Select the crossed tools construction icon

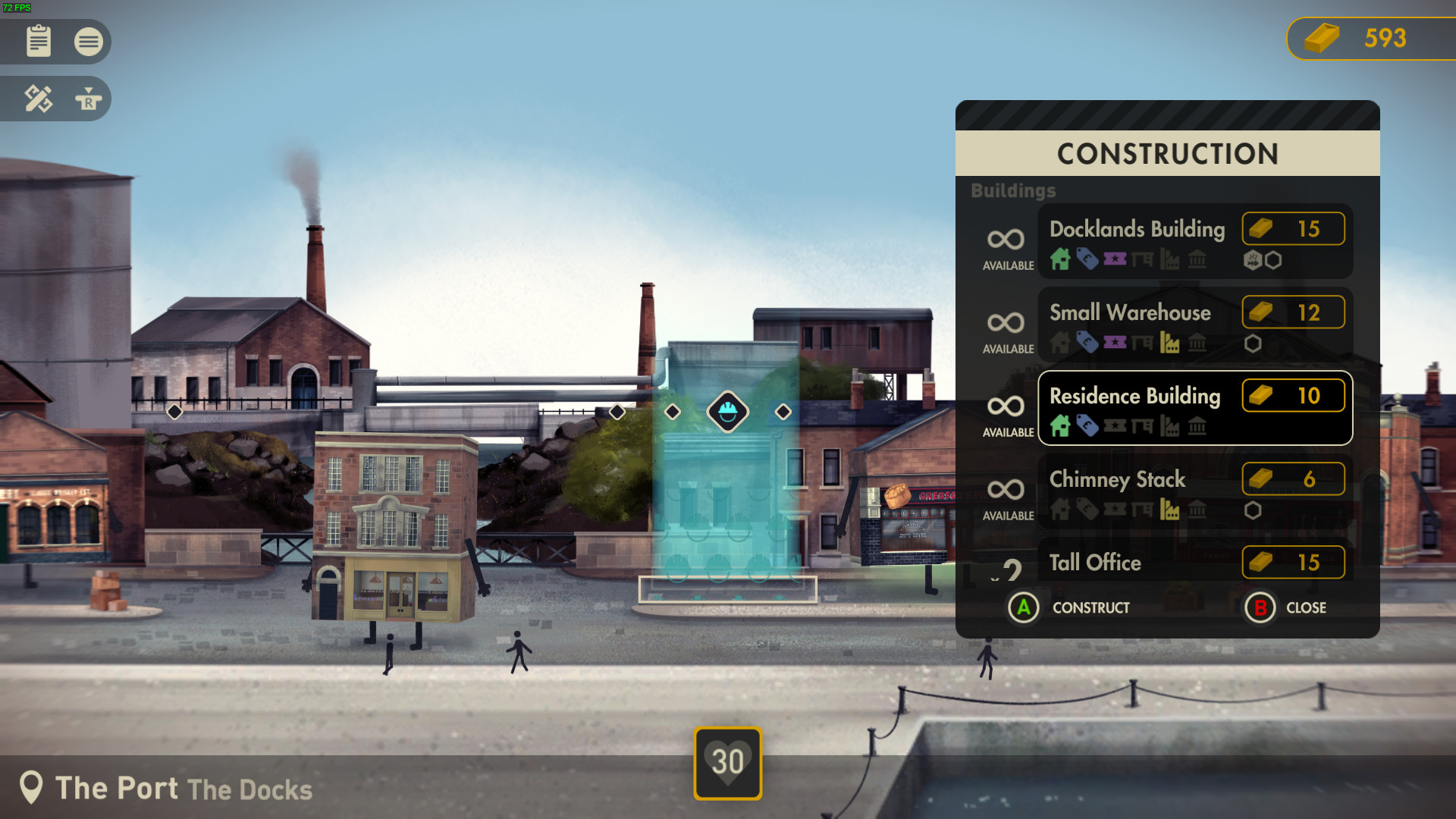click(38, 99)
